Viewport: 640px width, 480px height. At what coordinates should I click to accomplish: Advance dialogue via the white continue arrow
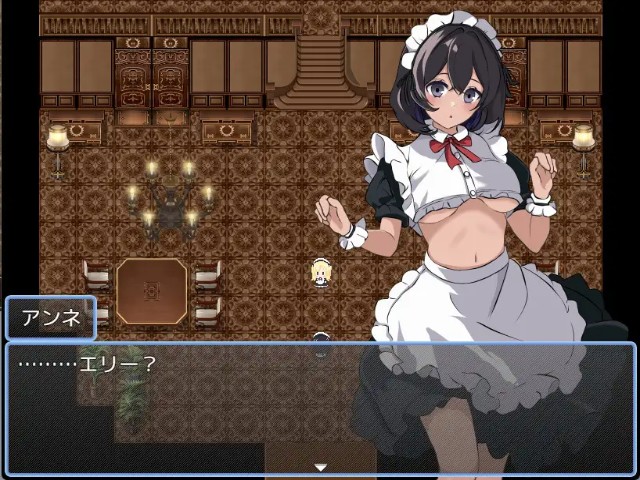pos(320,467)
